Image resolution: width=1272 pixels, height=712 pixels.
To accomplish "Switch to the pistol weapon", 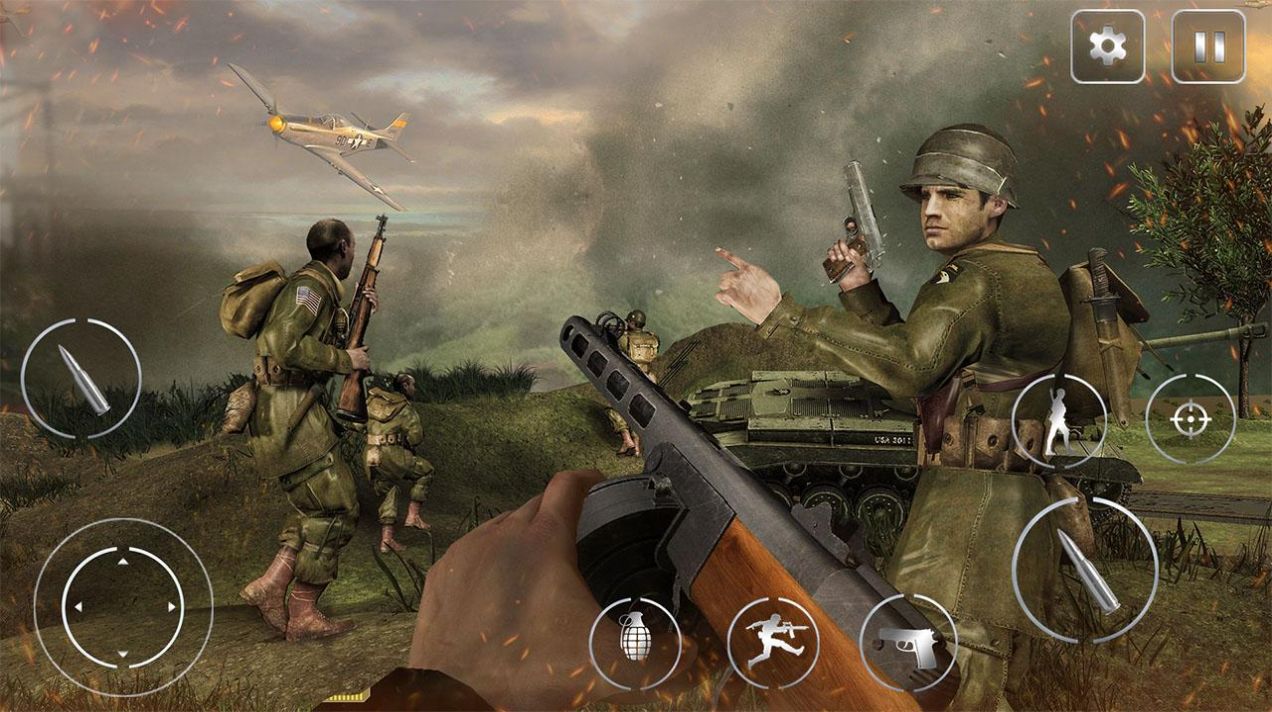I will point(907,644).
